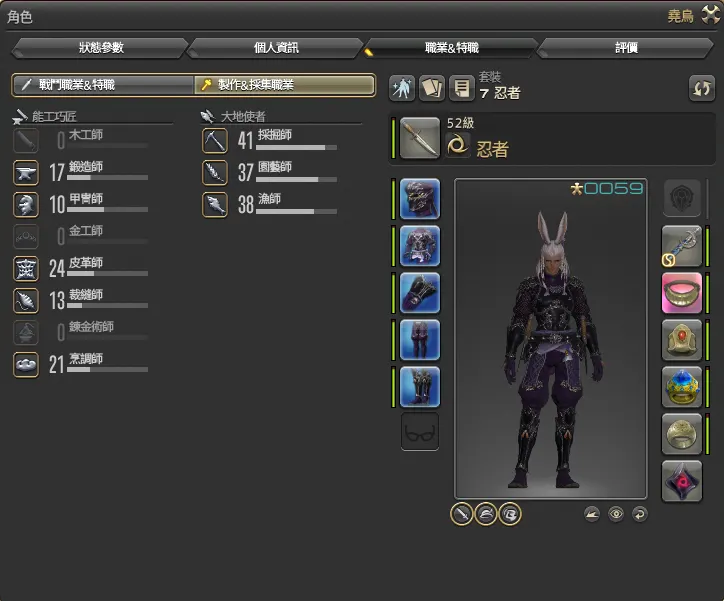Screen dimensions: 724x601
Task: Show the 評價 tab
Action: (x=627, y=48)
